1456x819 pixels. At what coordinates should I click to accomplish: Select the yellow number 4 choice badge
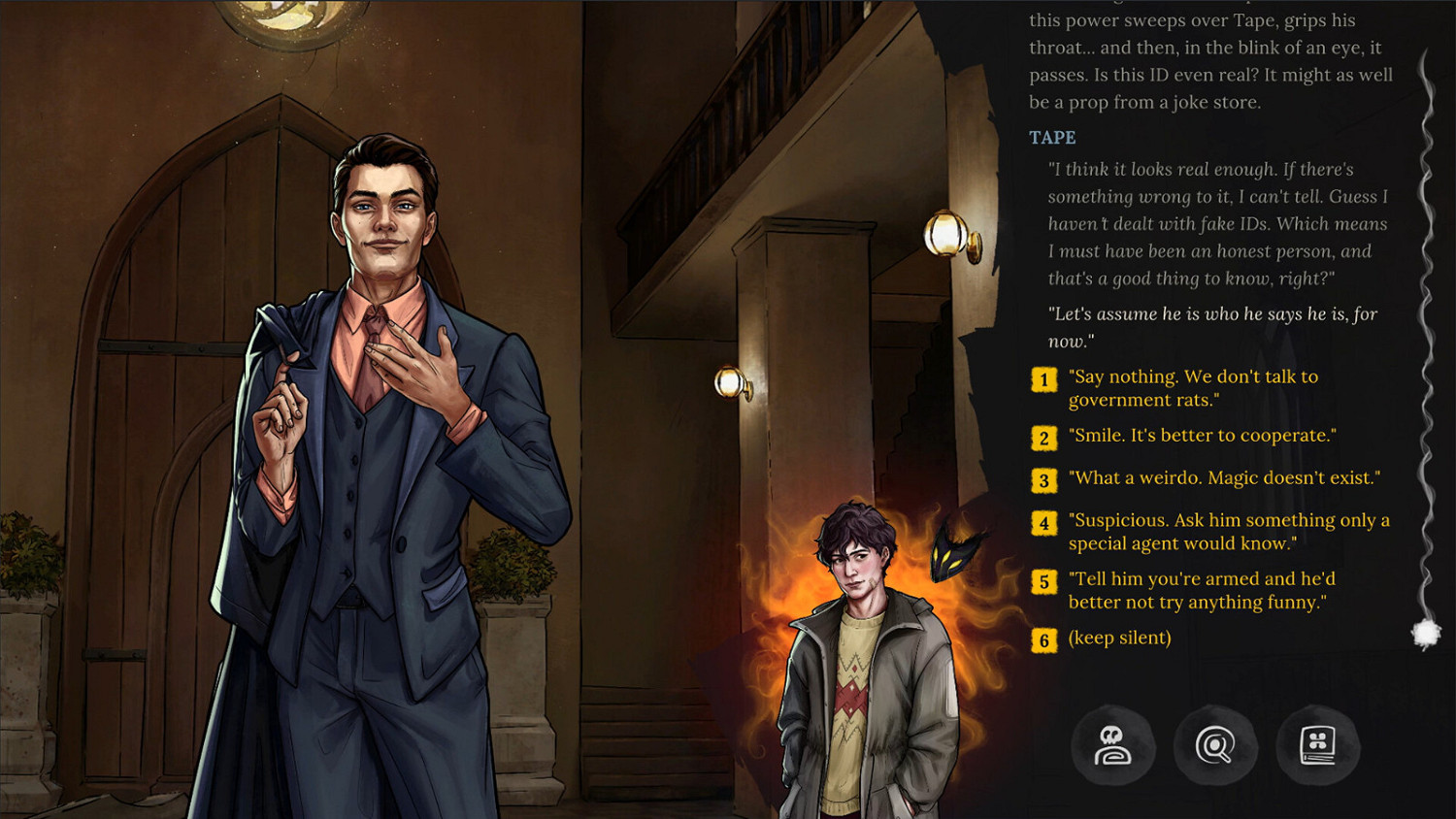[1042, 523]
